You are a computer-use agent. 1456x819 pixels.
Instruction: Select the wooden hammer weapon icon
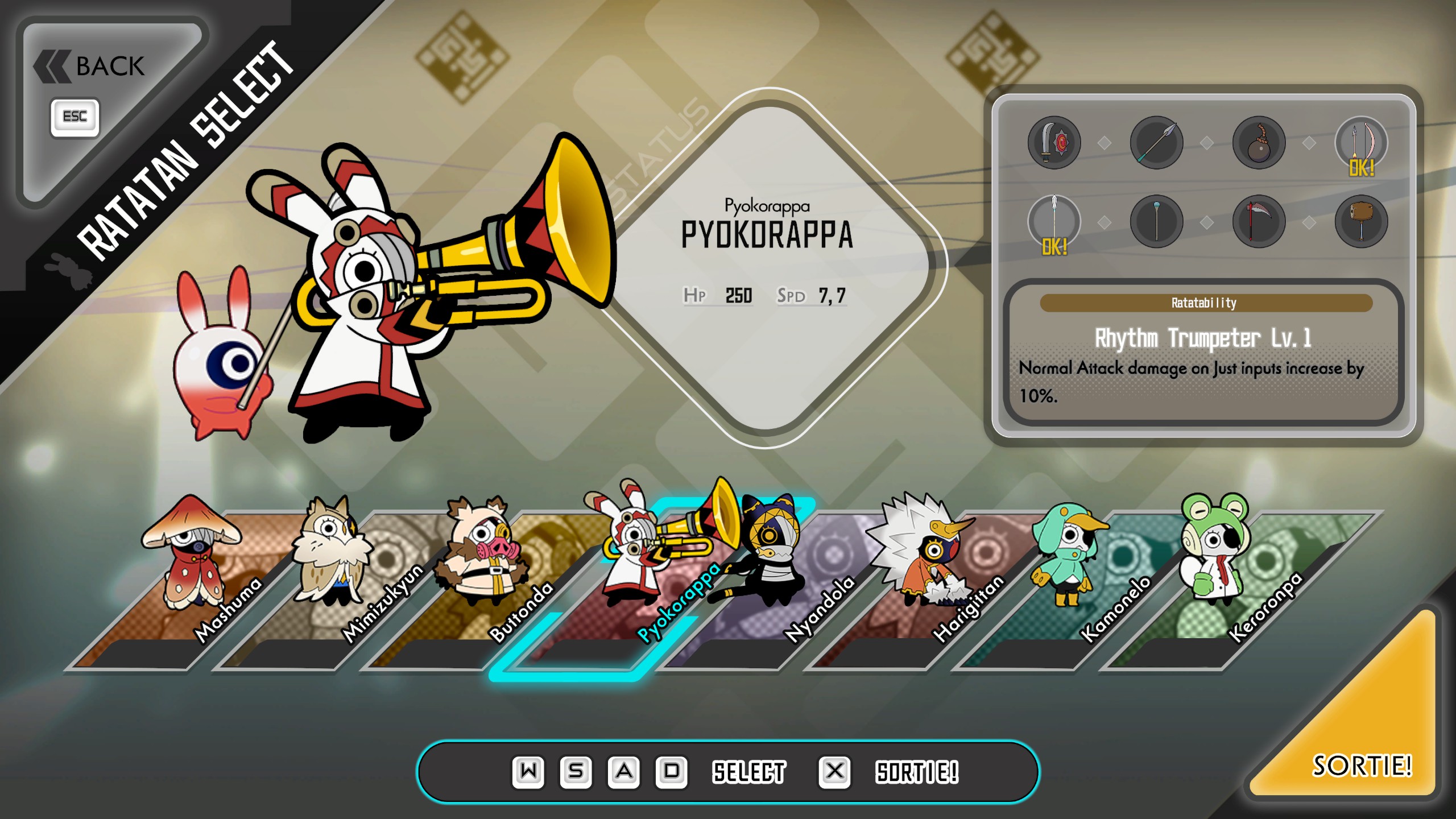(x=1361, y=221)
